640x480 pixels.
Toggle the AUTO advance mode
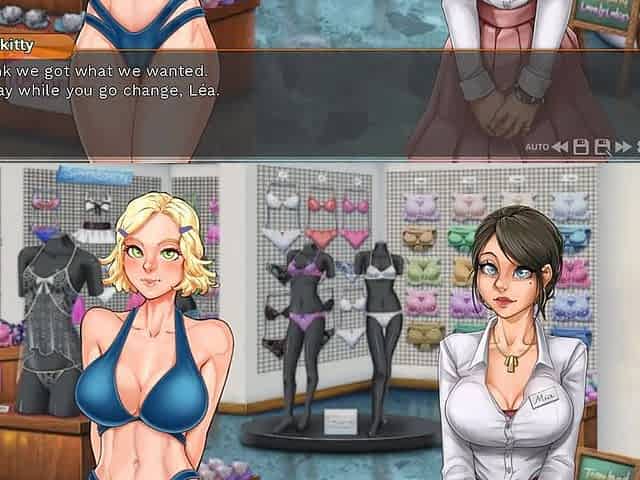click(537, 147)
